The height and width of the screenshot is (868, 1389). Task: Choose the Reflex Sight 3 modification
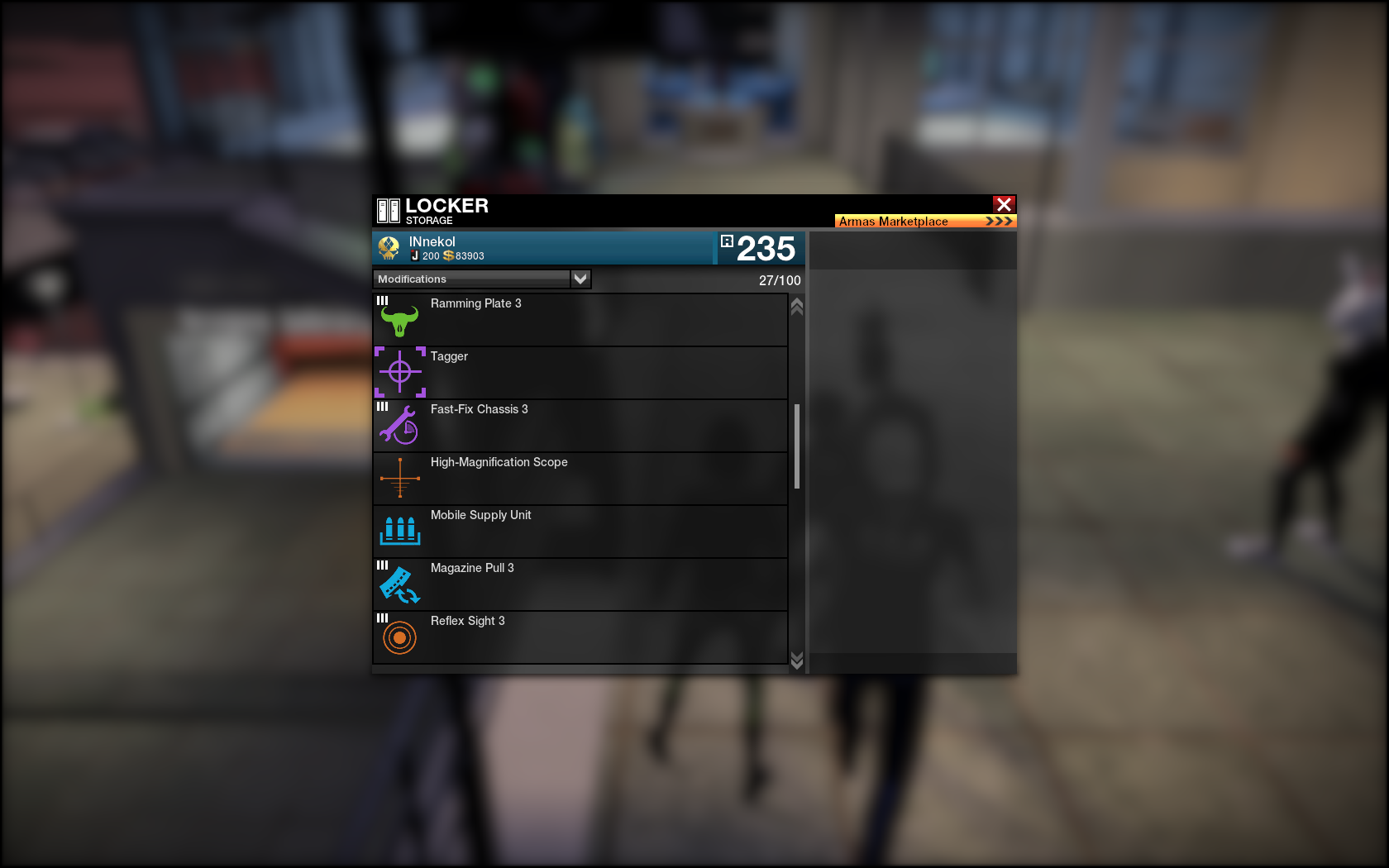(580, 637)
